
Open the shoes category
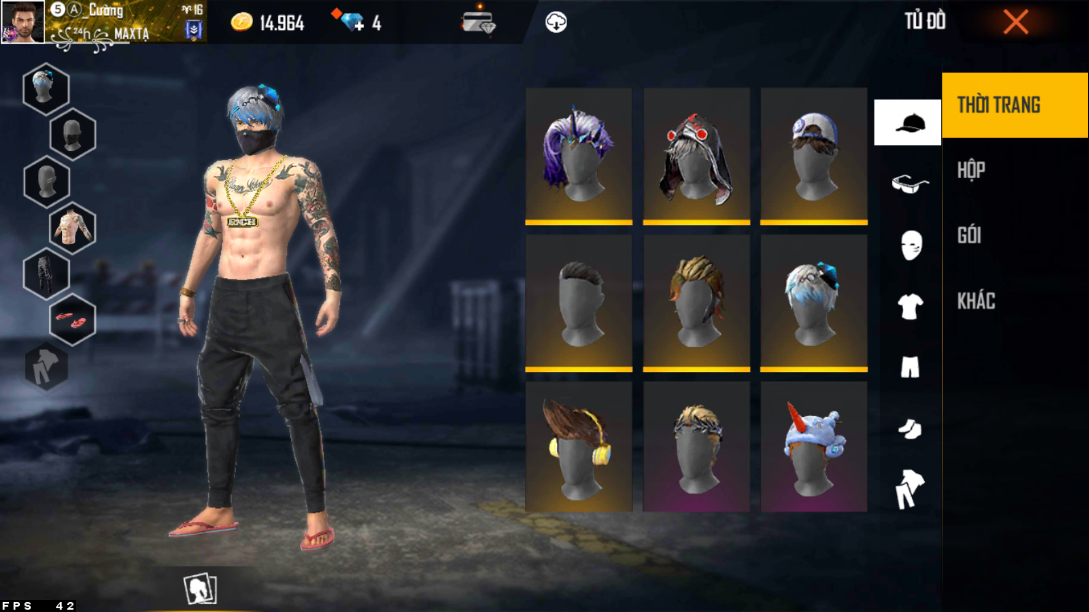(909, 428)
